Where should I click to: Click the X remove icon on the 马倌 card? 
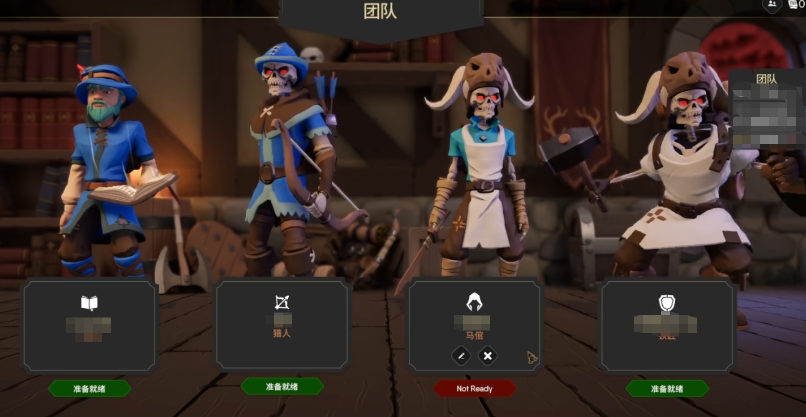point(487,355)
